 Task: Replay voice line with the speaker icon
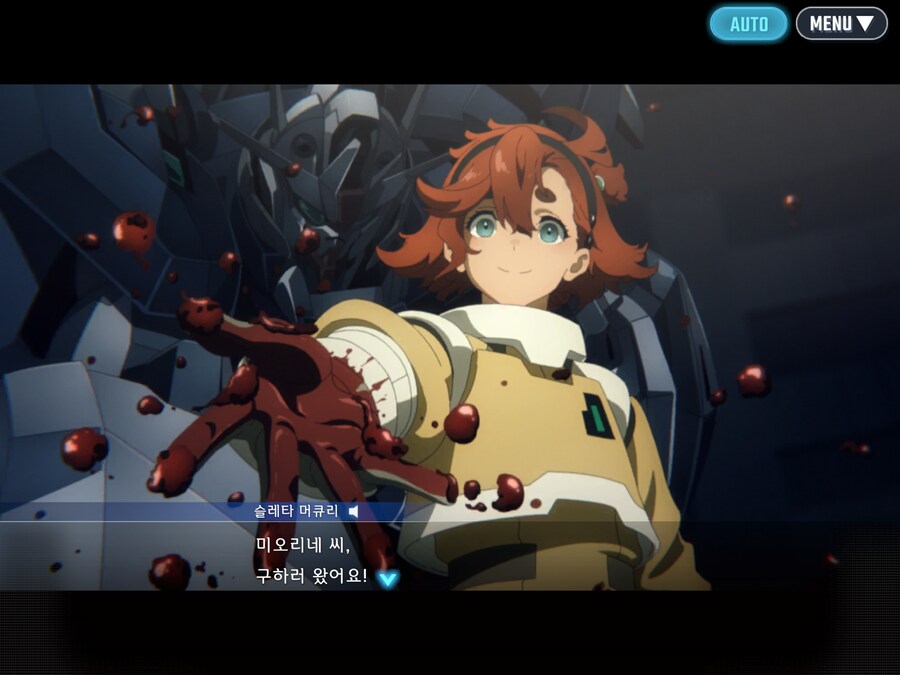click(353, 511)
